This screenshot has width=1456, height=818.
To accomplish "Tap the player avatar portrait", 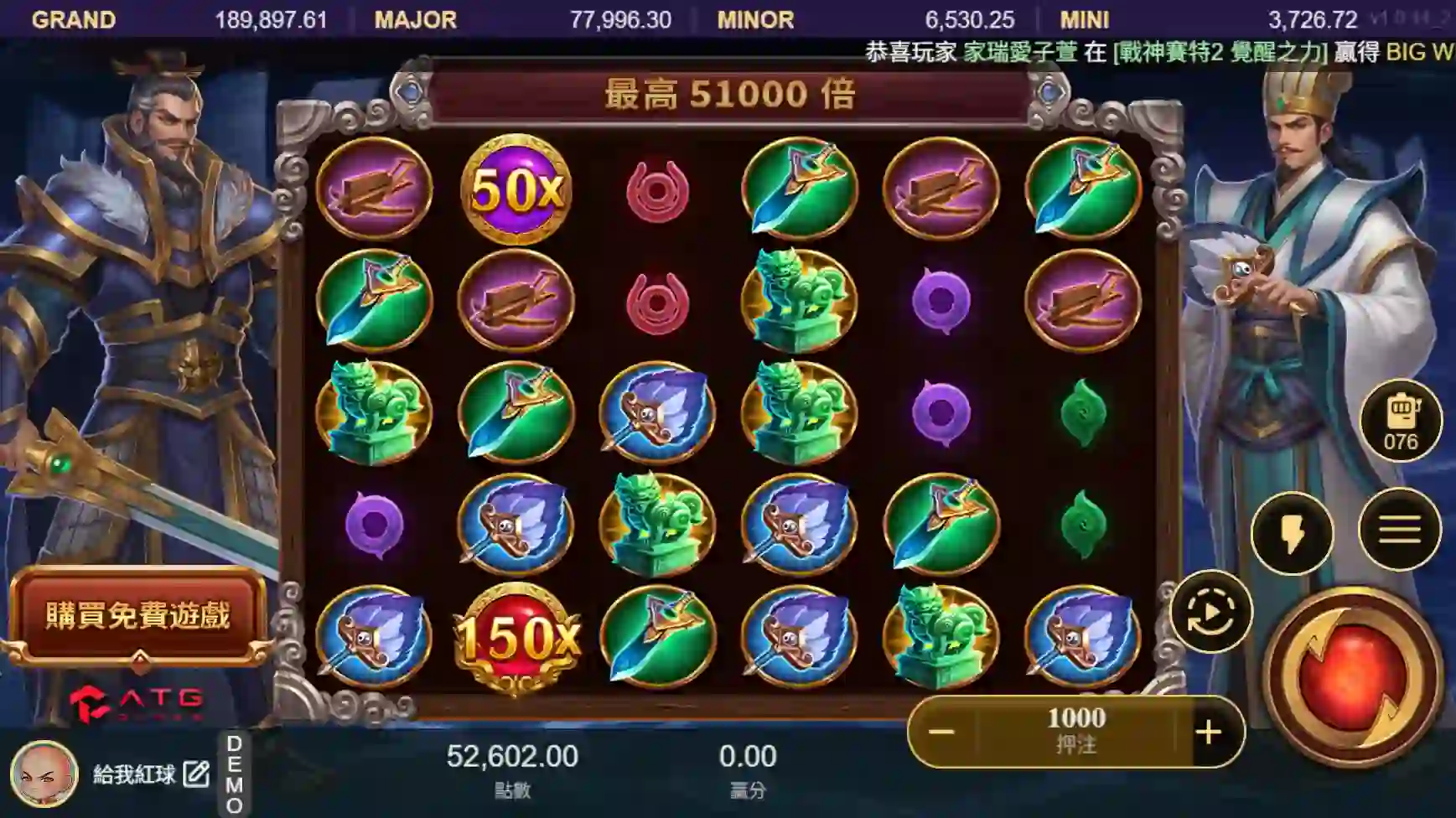I will click(x=44, y=778).
